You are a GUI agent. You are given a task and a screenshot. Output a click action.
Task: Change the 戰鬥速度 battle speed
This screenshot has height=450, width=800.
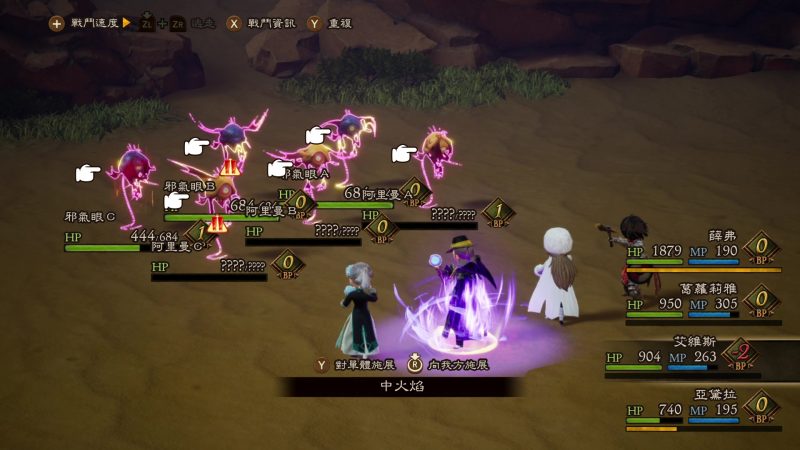(x=87, y=22)
